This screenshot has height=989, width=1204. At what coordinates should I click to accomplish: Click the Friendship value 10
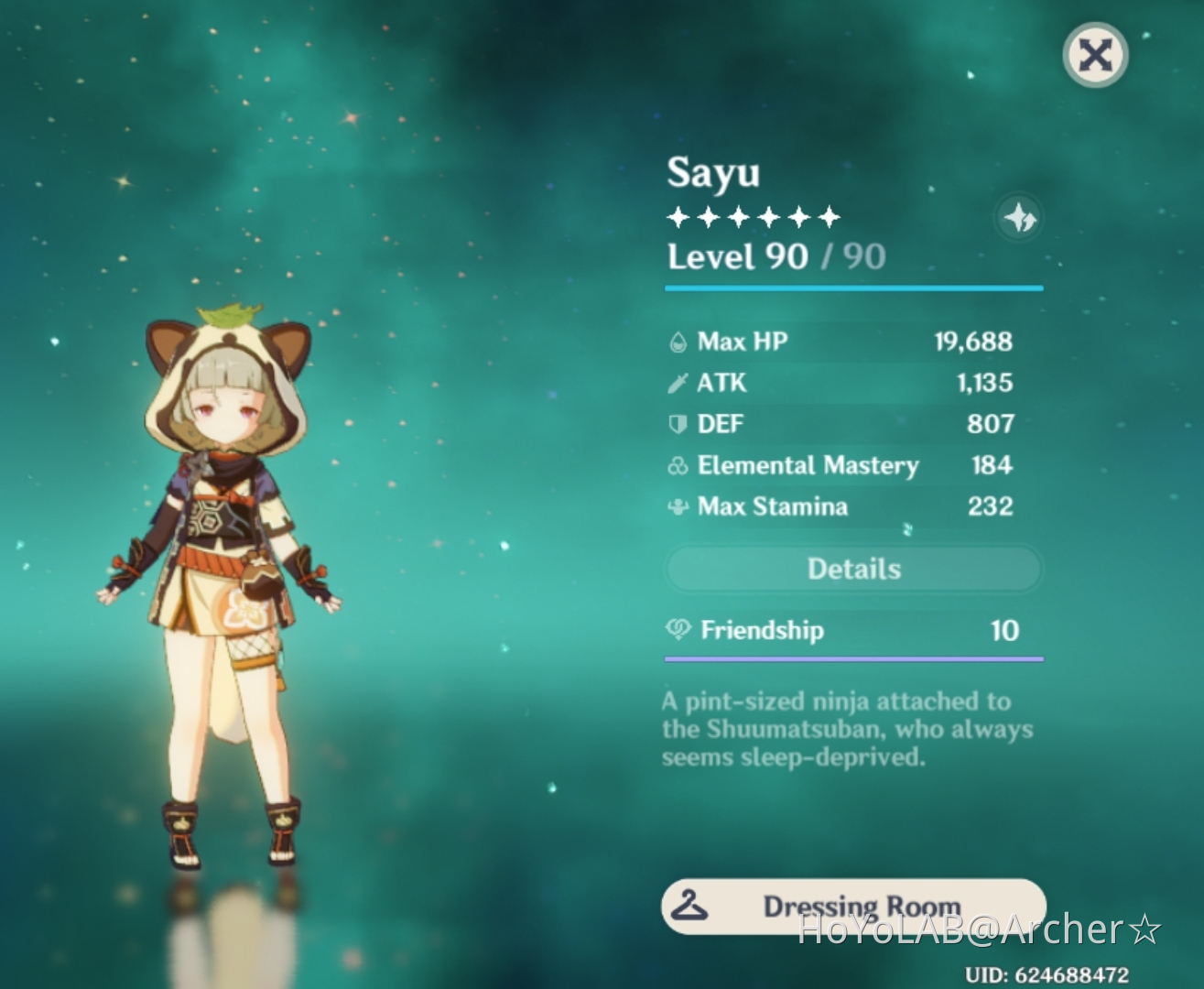pyautogui.click(x=1003, y=631)
